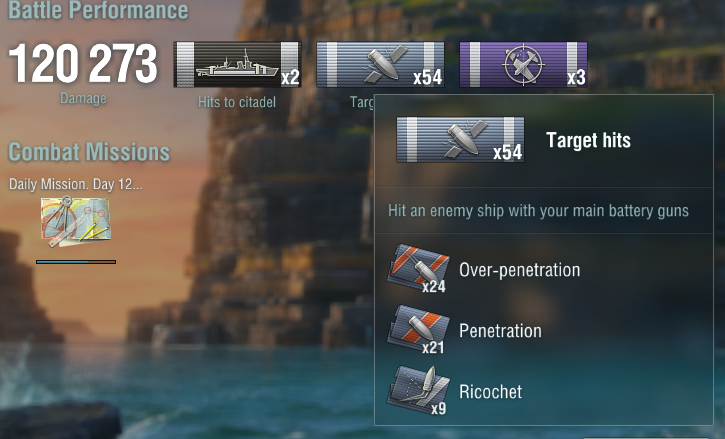Click the Ricochet x9 ribbon icon

point(417,391)
